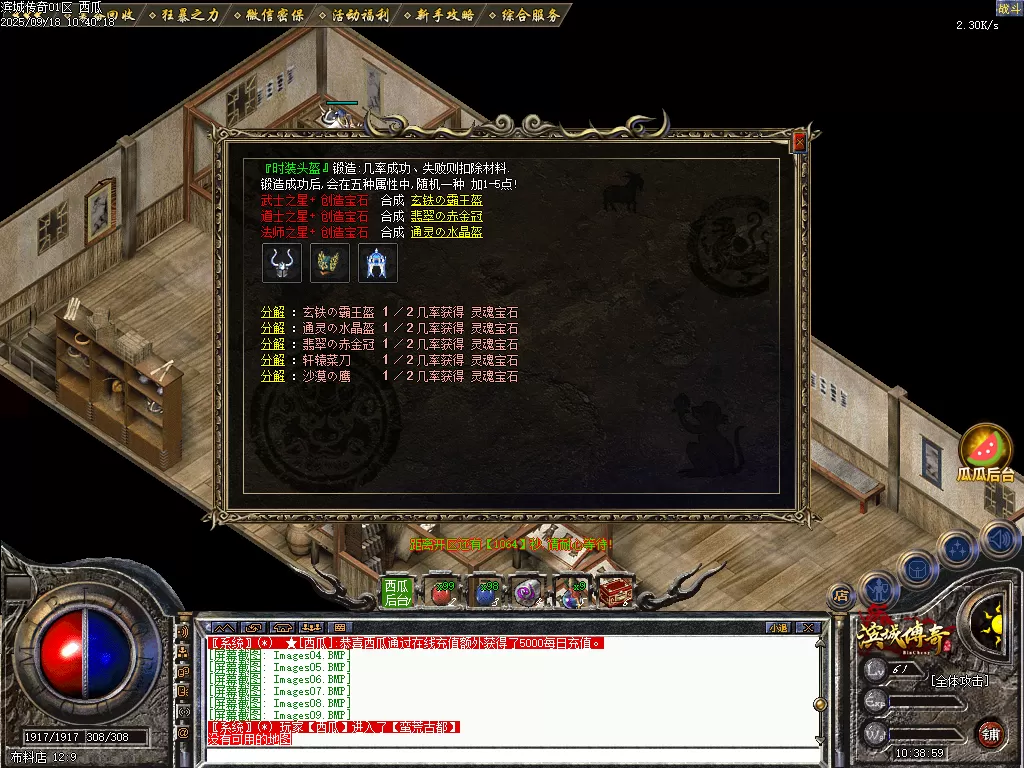Use the red potion in the hotbar
The image size is (1024, 768).
pos(441,593)
